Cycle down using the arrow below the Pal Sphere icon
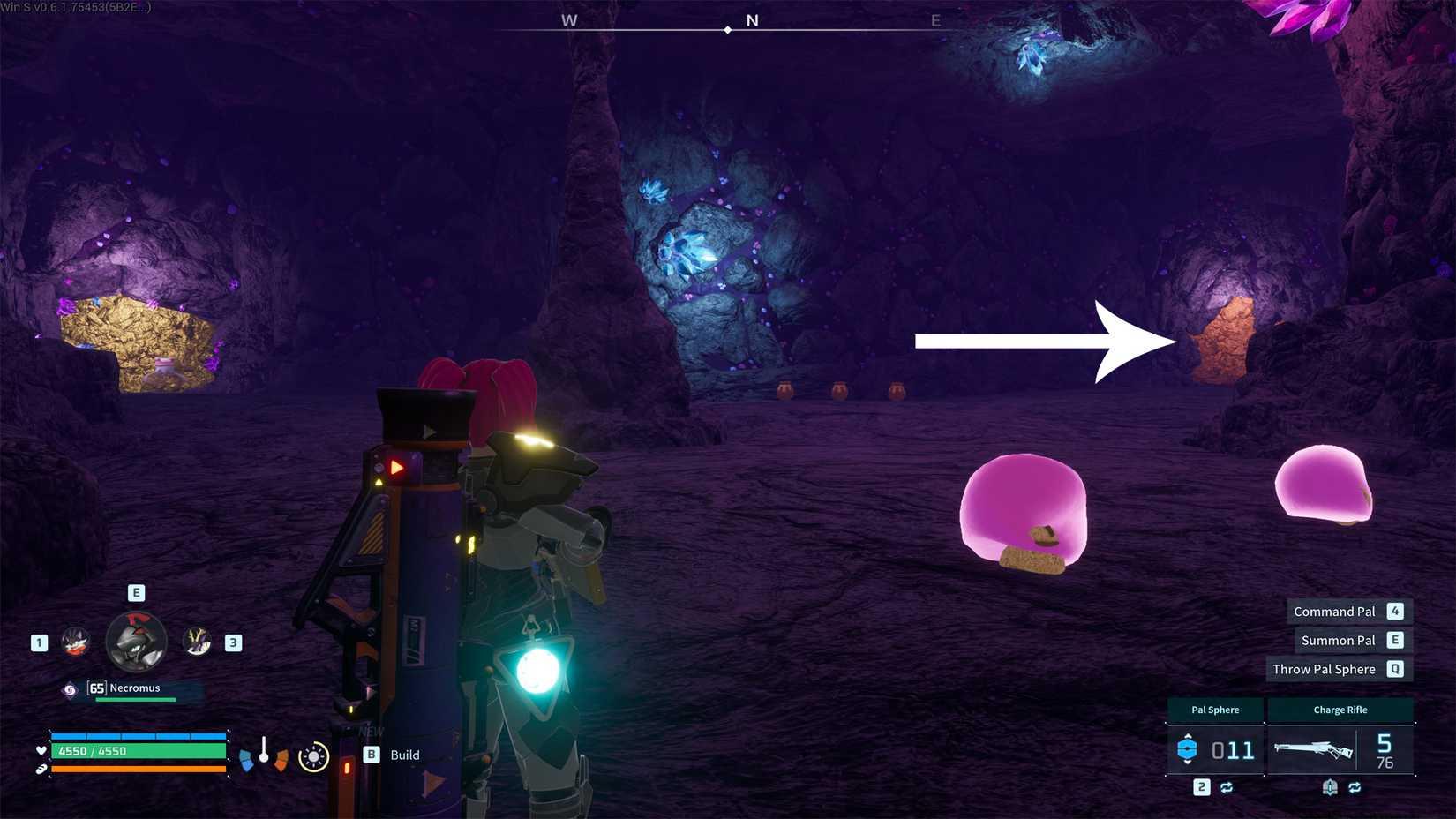The height and width of the screenshot is (819, 1456). coord(1188,763)
